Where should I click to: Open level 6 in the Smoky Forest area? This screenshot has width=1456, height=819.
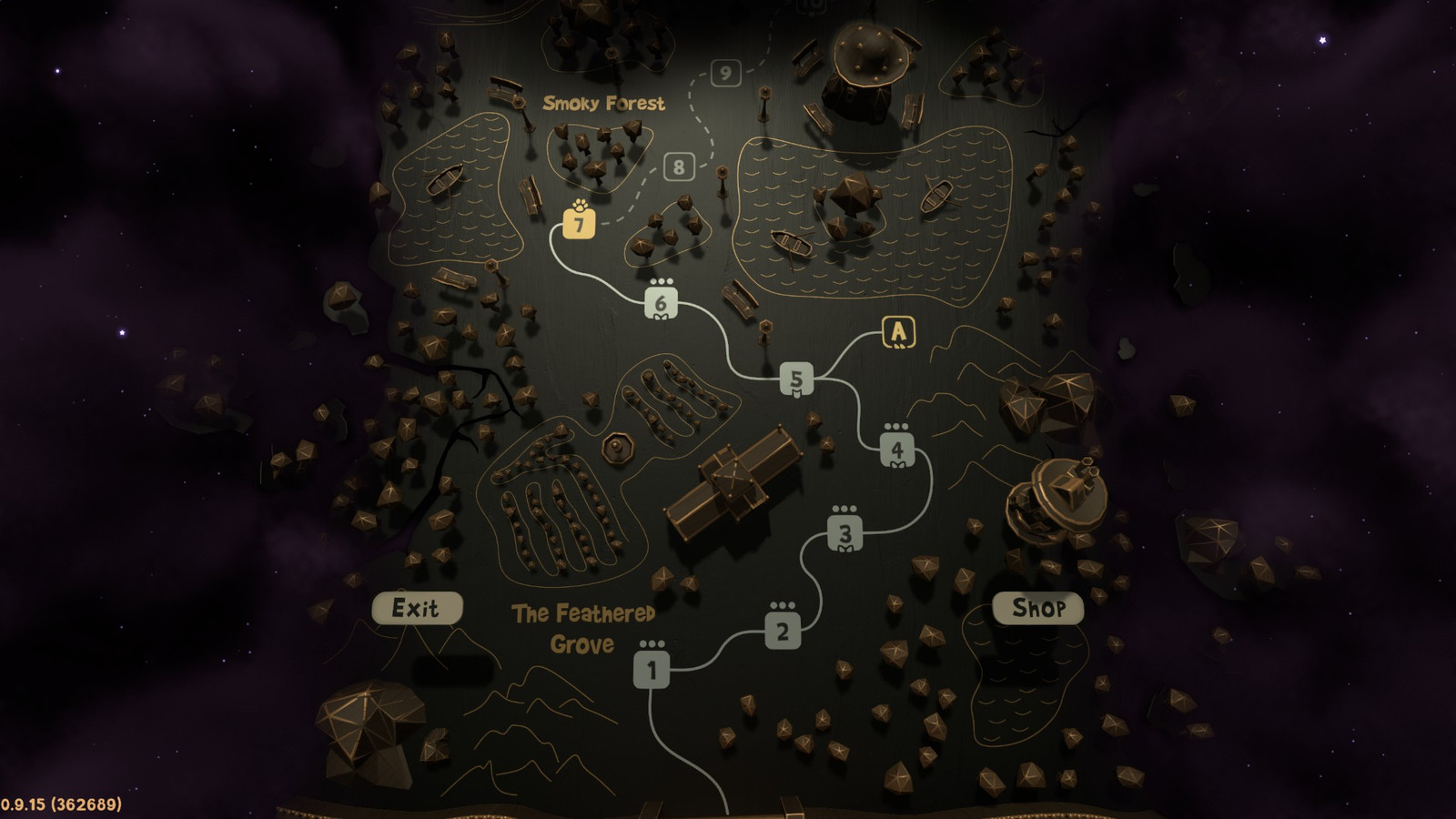pyautogui.click(x=661, y=302)
